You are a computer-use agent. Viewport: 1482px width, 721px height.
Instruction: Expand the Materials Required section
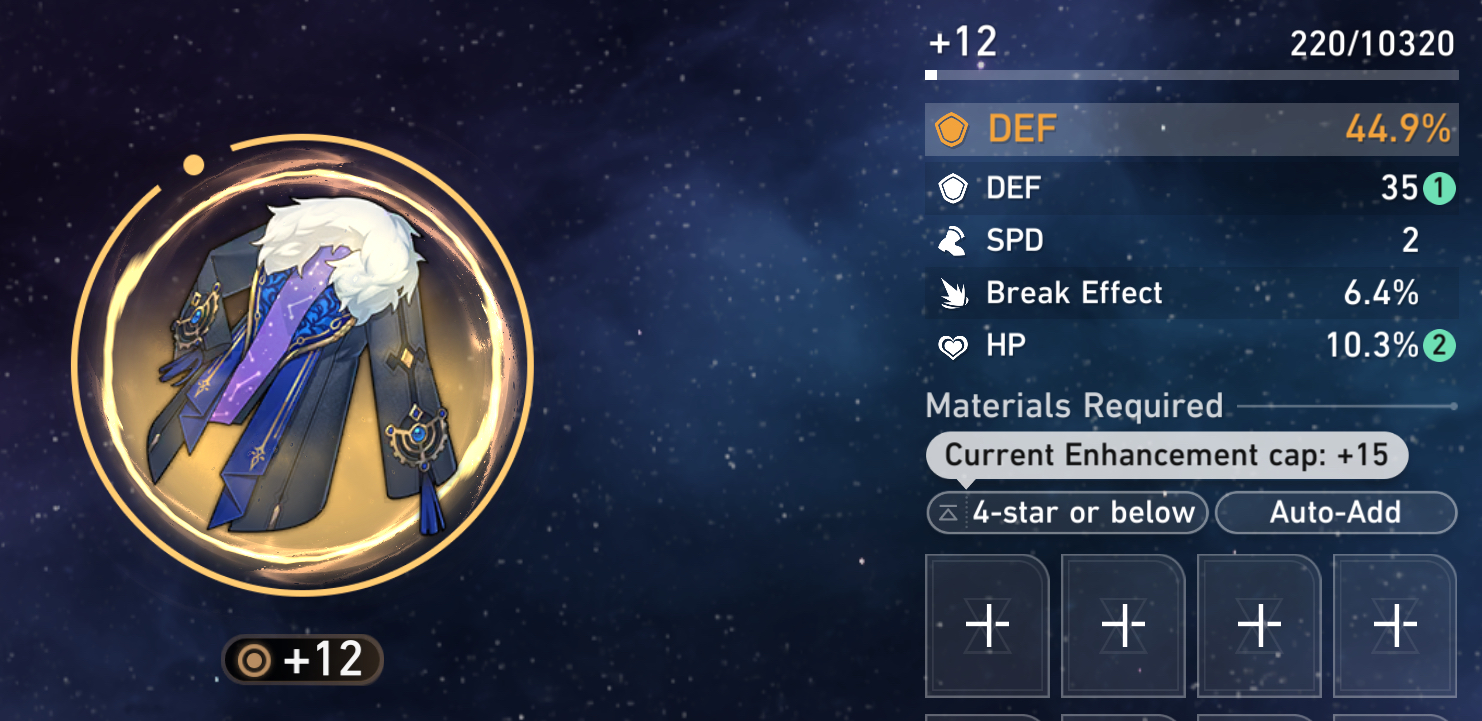tap(1074, 406)
